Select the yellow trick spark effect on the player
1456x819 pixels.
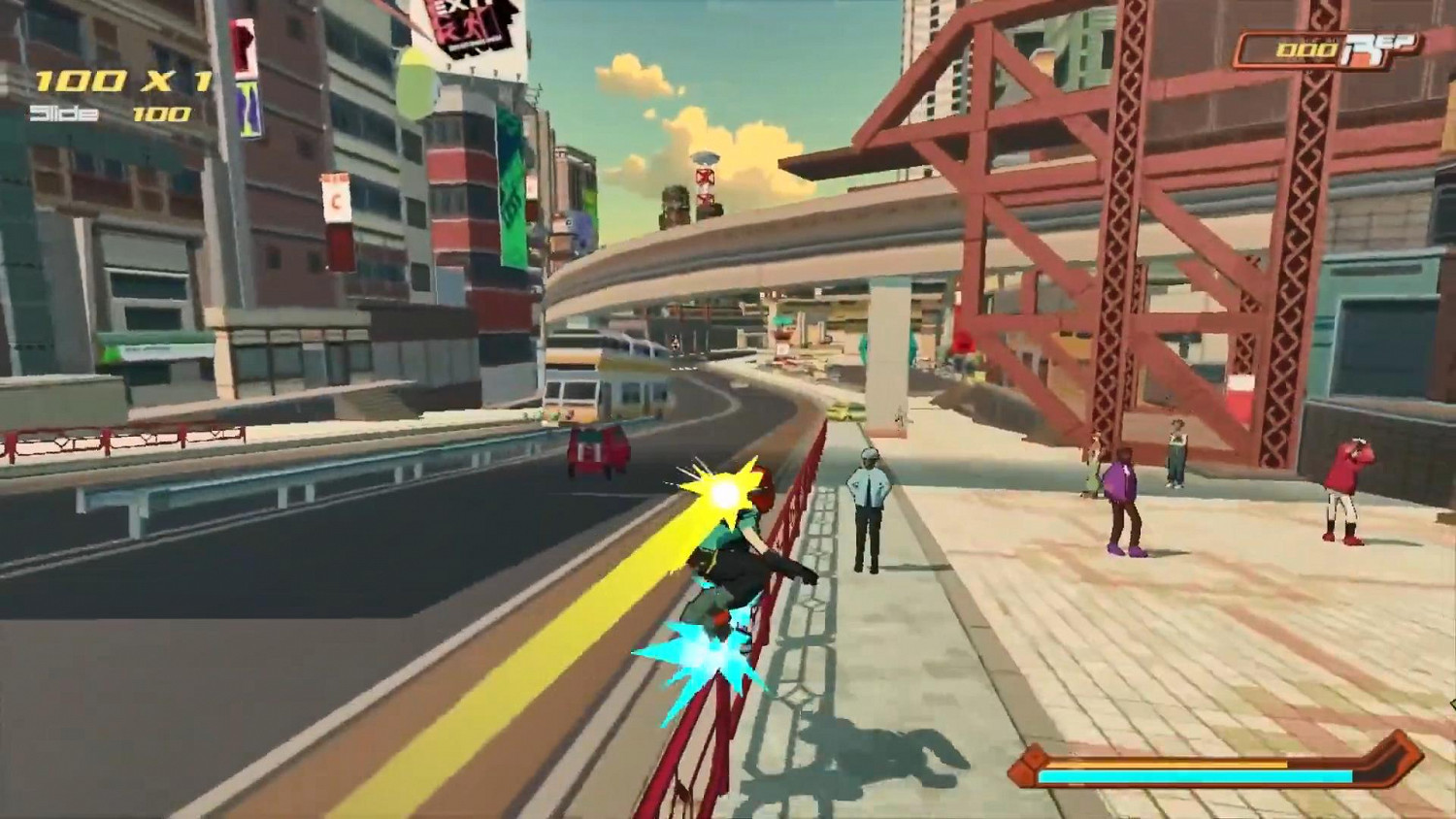(720, 492)
